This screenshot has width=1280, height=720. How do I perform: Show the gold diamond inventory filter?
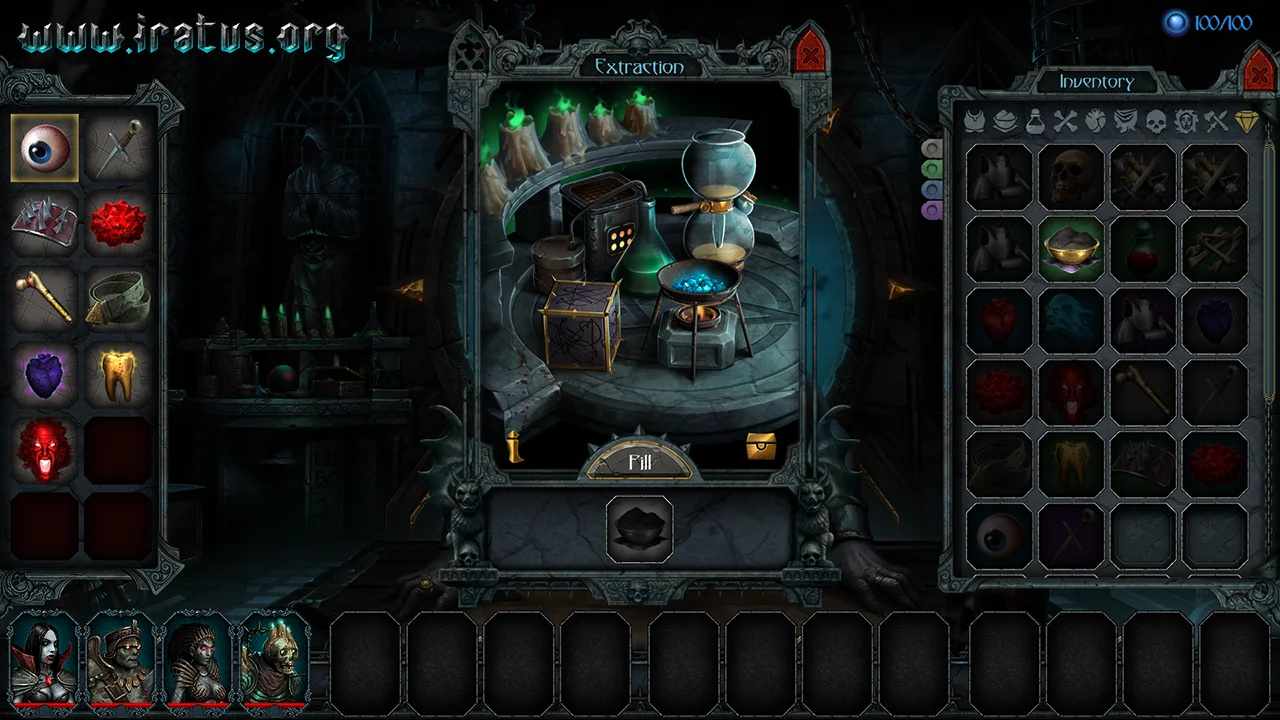click(x=1246, y=122)
